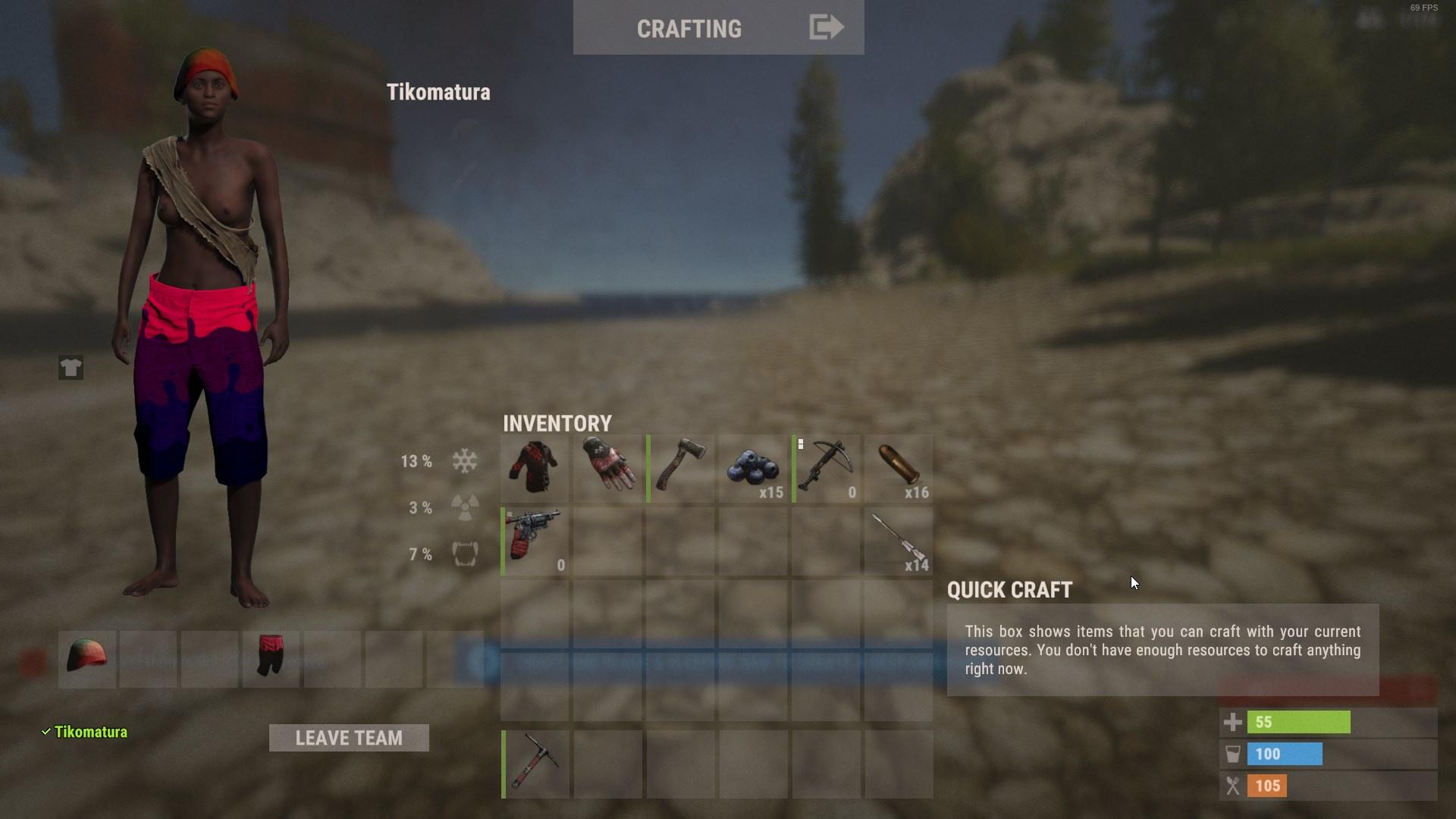Select the pistol ammo stack x16
The width and height of the screenshot is (1456, 819).
click(x=899, y=468)
